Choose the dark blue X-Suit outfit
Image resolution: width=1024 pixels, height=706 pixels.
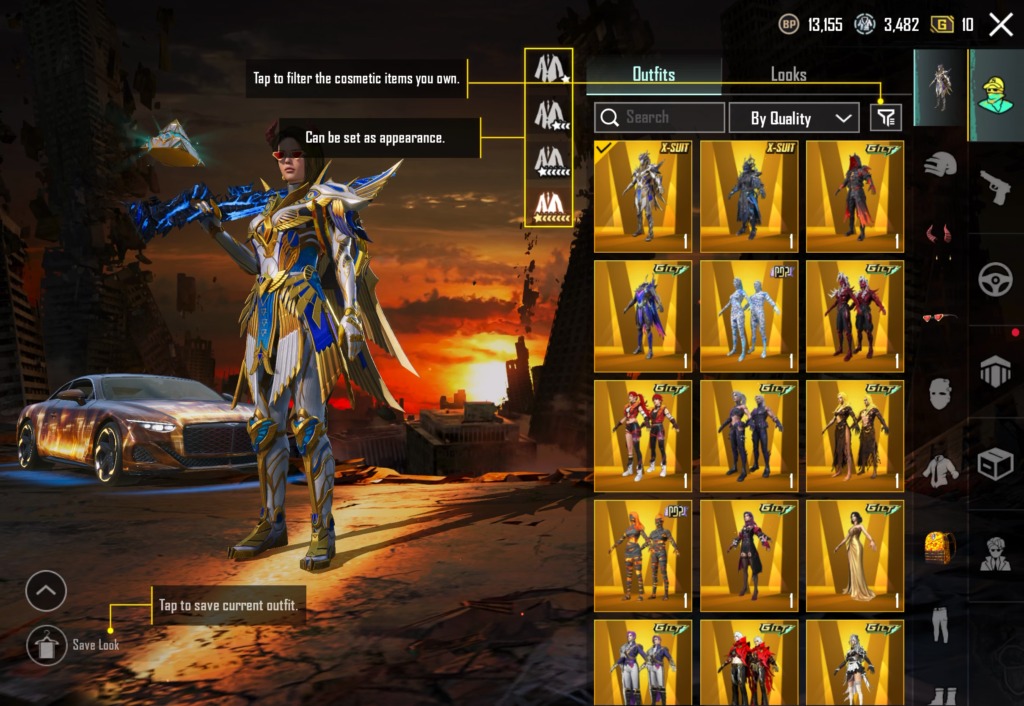pos(749,196)
